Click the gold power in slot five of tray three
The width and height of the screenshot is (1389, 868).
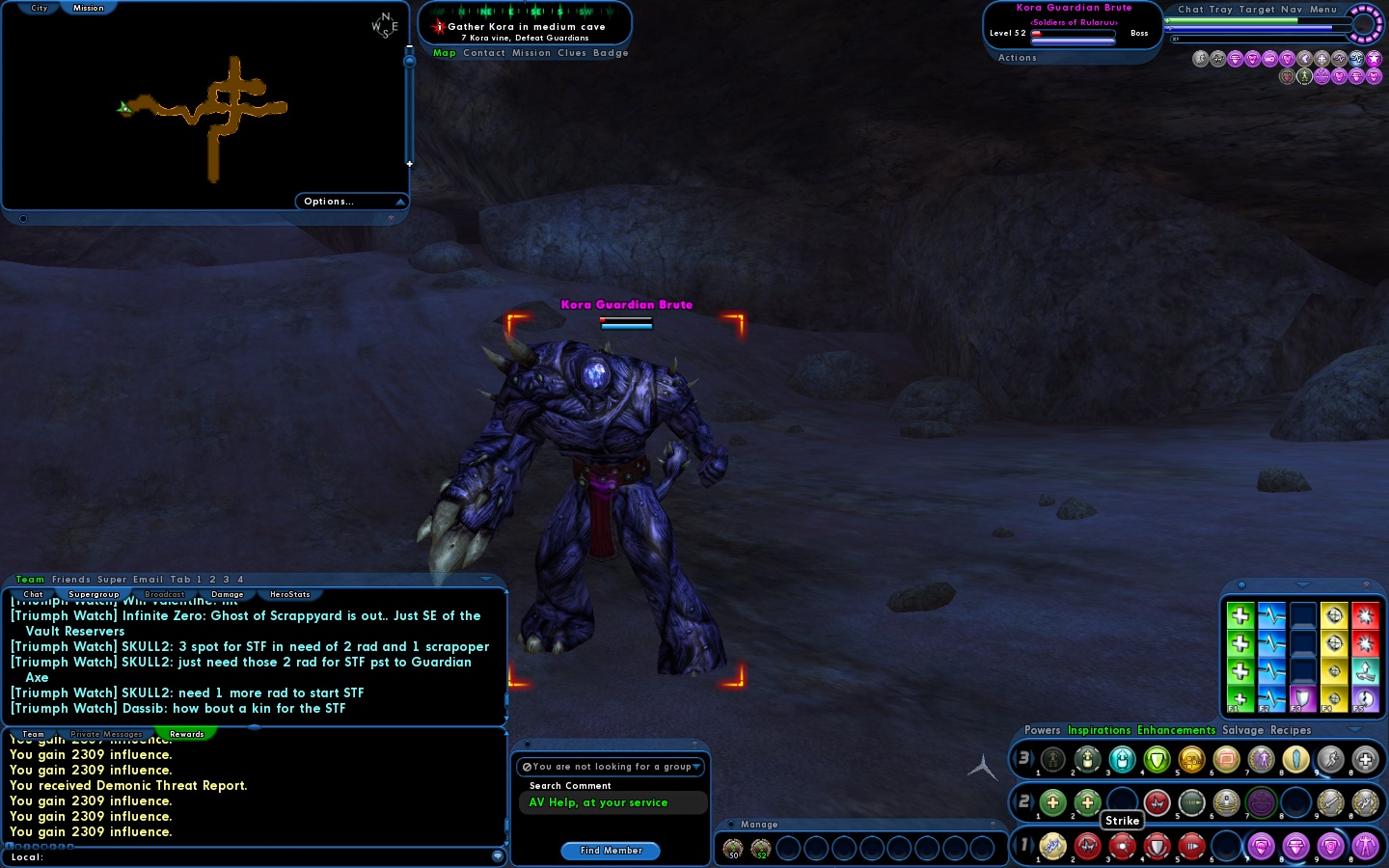pos(1190,760)
